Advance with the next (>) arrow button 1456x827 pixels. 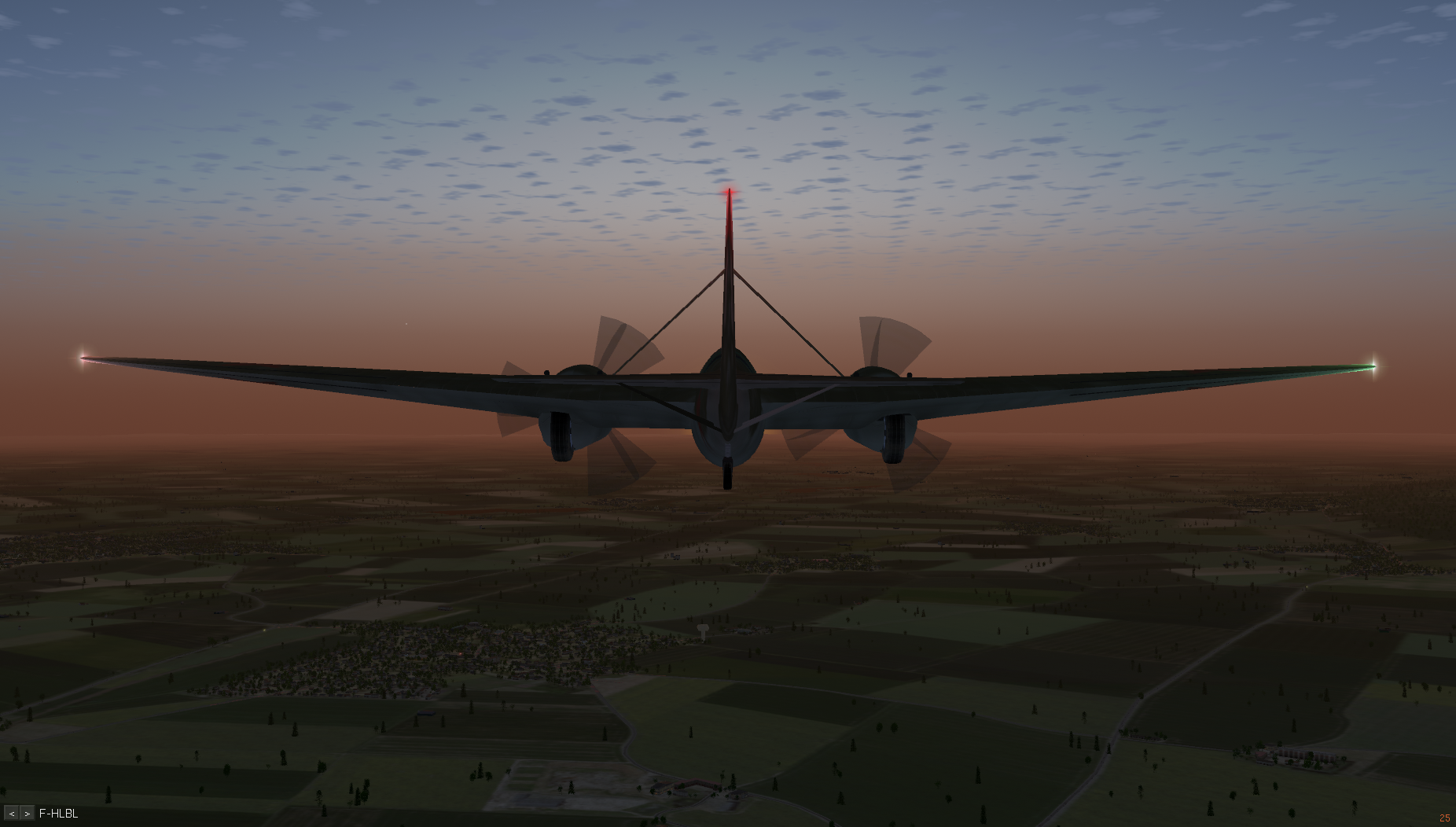point(28,814)
